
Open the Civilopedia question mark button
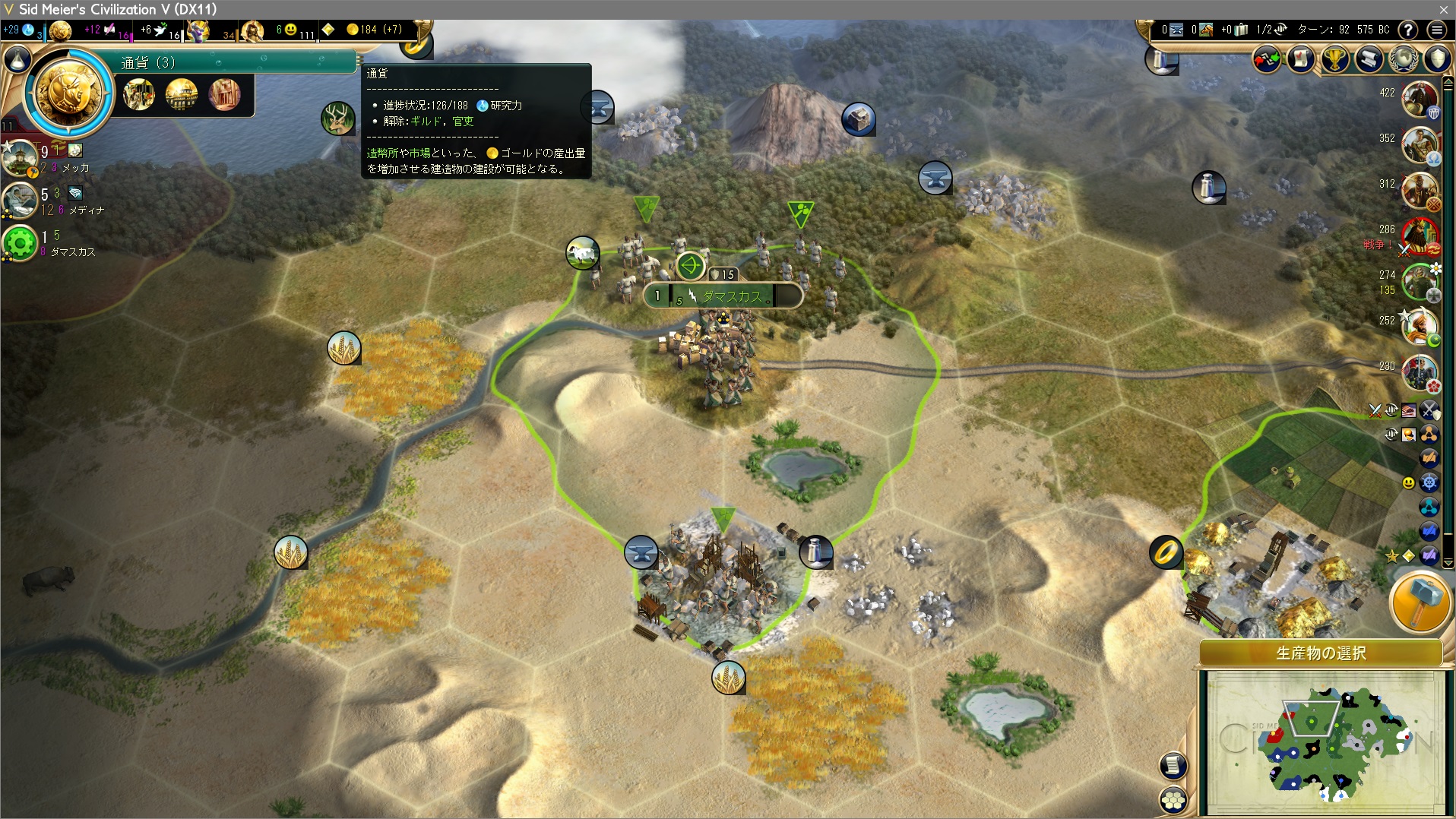(x=1407, y=30)
